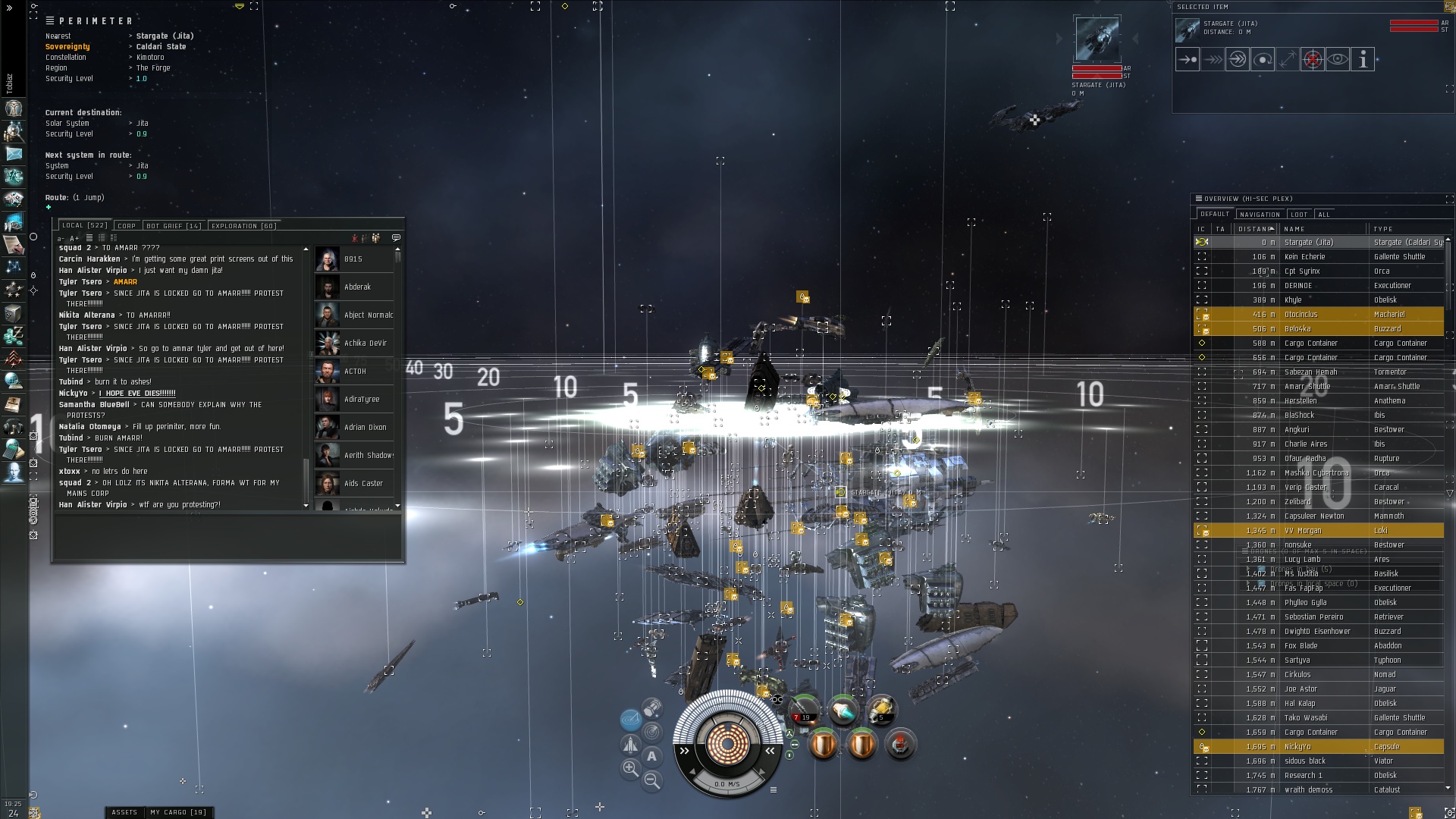The image size is (1456, 819).
Task: Show info for the selected Stargate
Action: tap(1363, 59)
